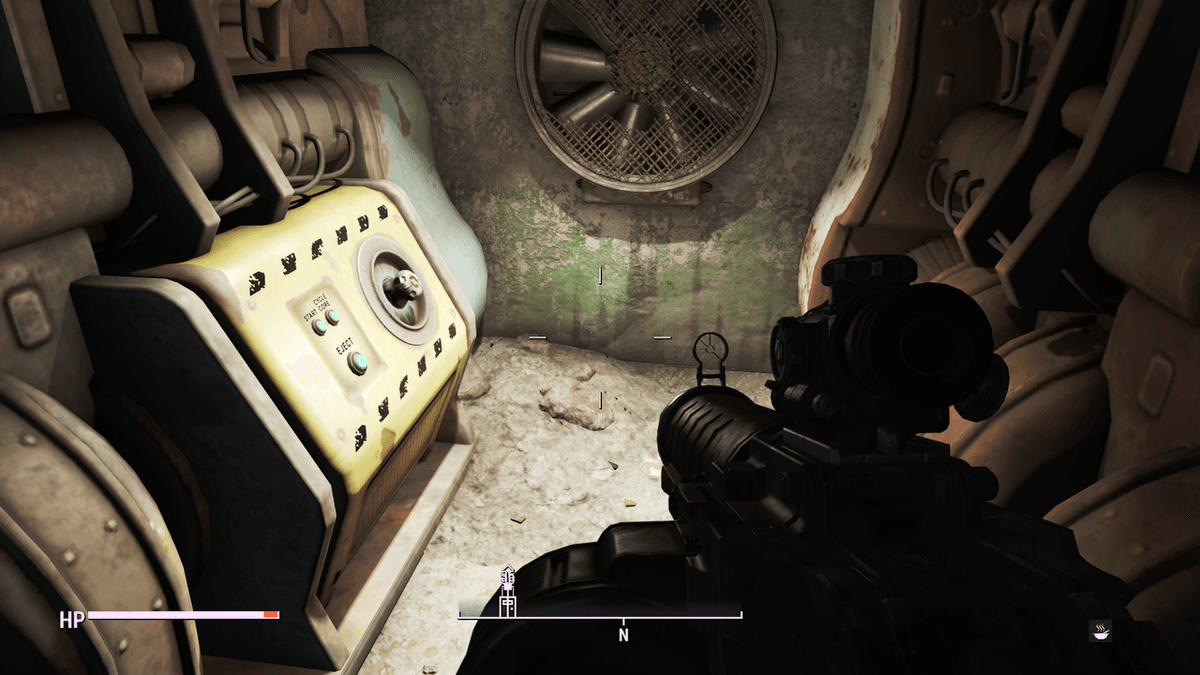Click the N heading on the compass
The image size is (1200, 675).
[x=623, y=634]
